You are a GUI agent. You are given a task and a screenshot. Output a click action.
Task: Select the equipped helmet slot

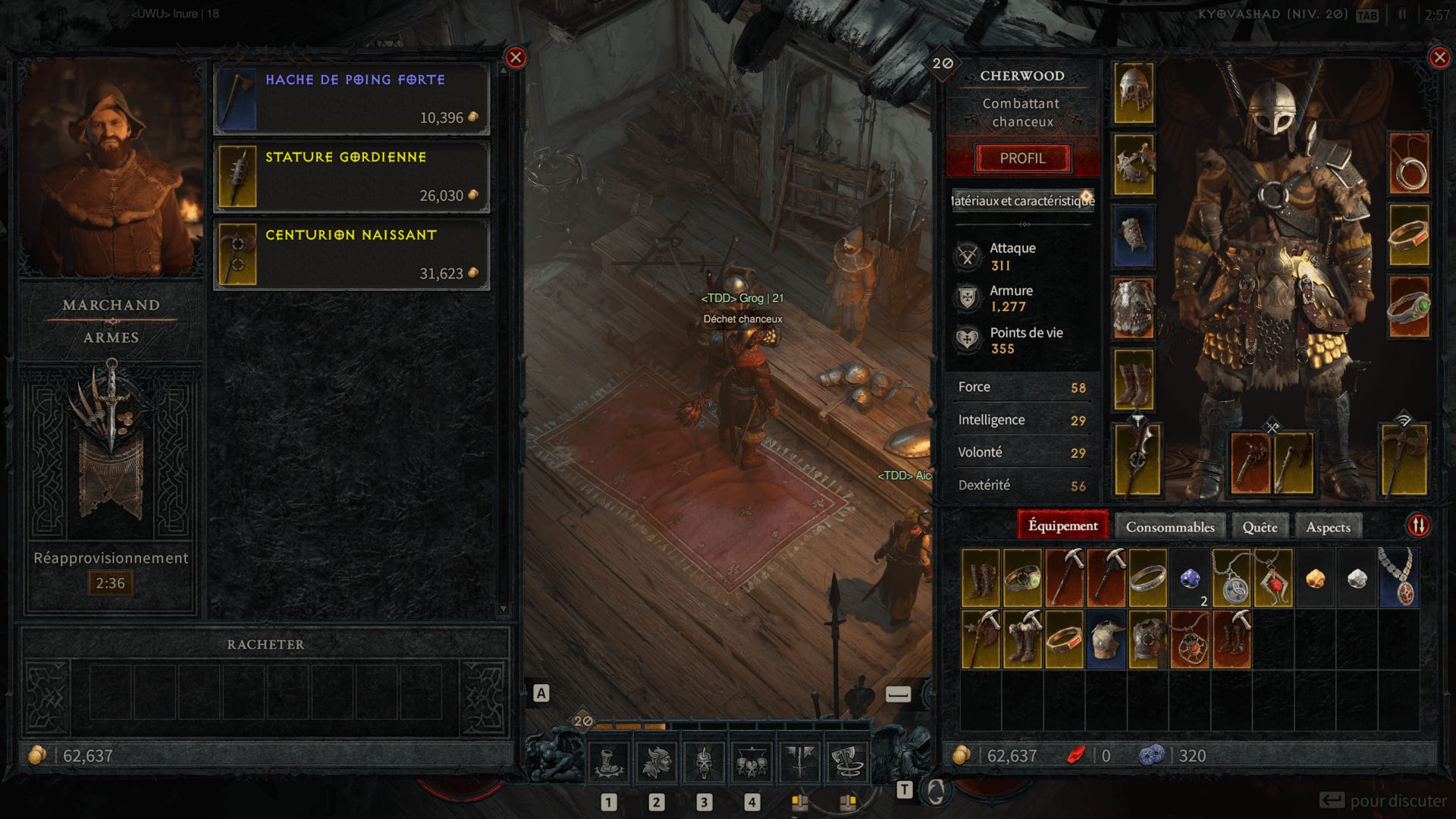pos(1134,94)
